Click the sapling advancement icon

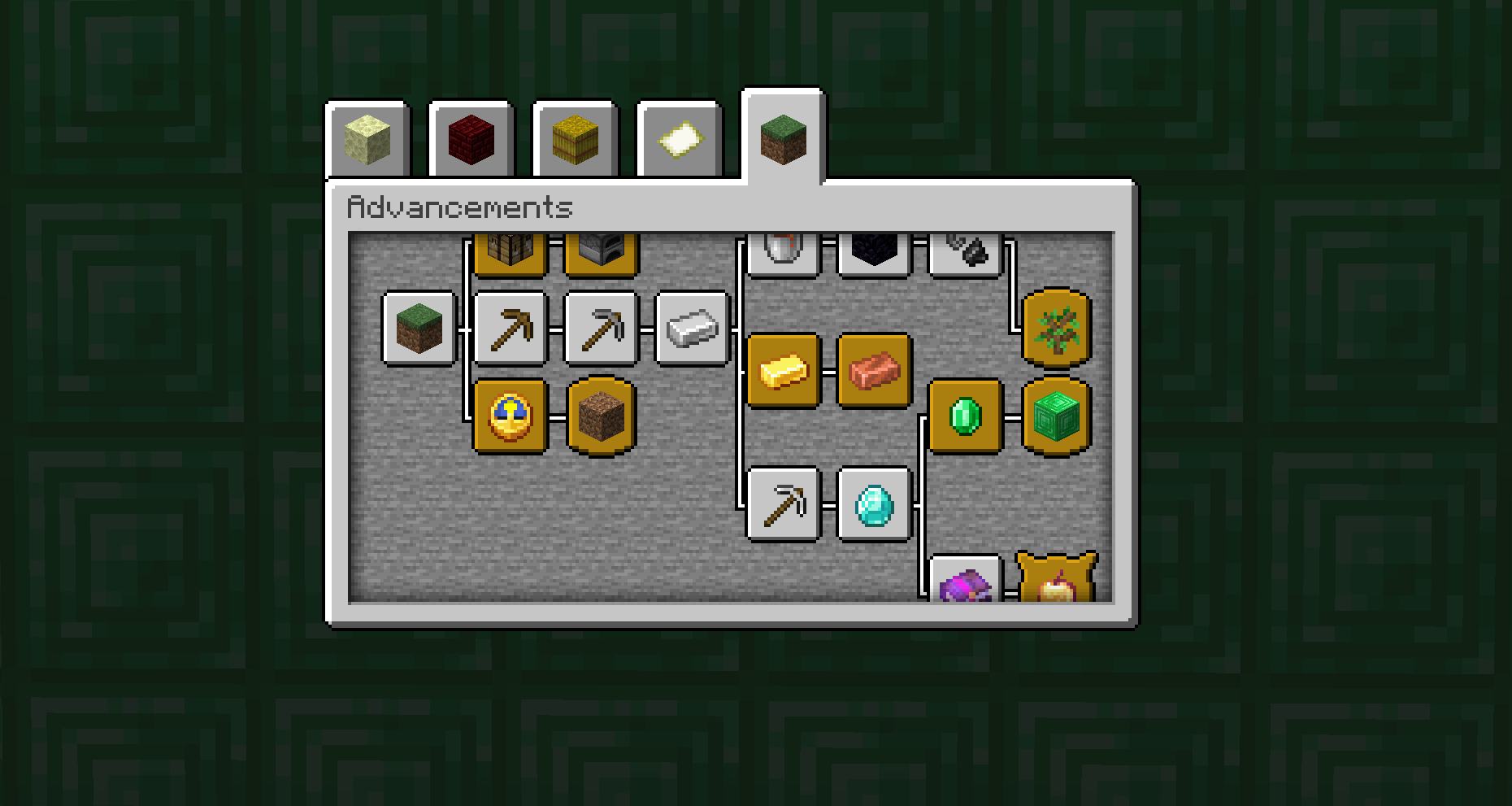[1055, 329]
